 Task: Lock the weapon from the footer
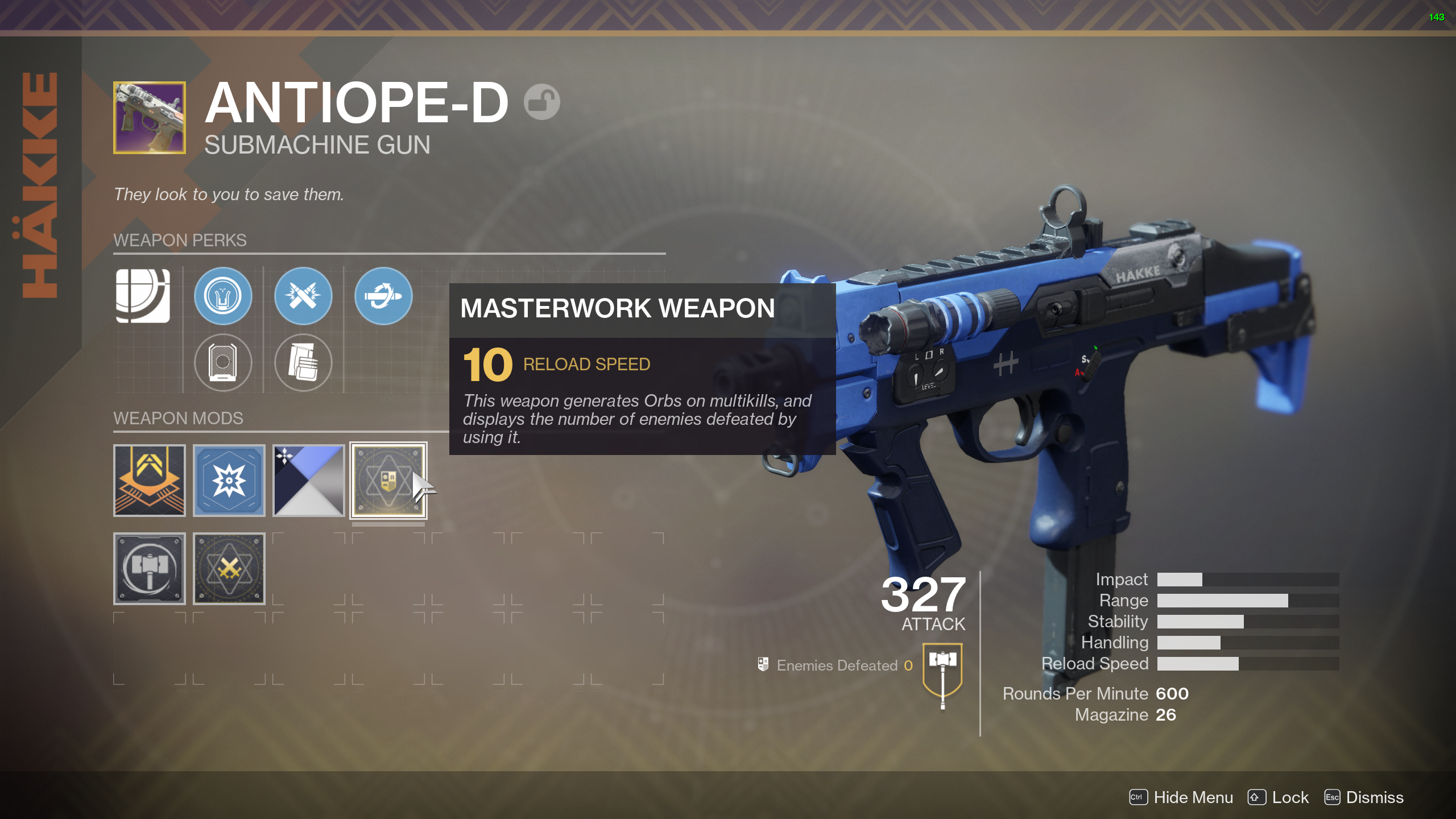pyautogui.click(x=1279, y=797)
